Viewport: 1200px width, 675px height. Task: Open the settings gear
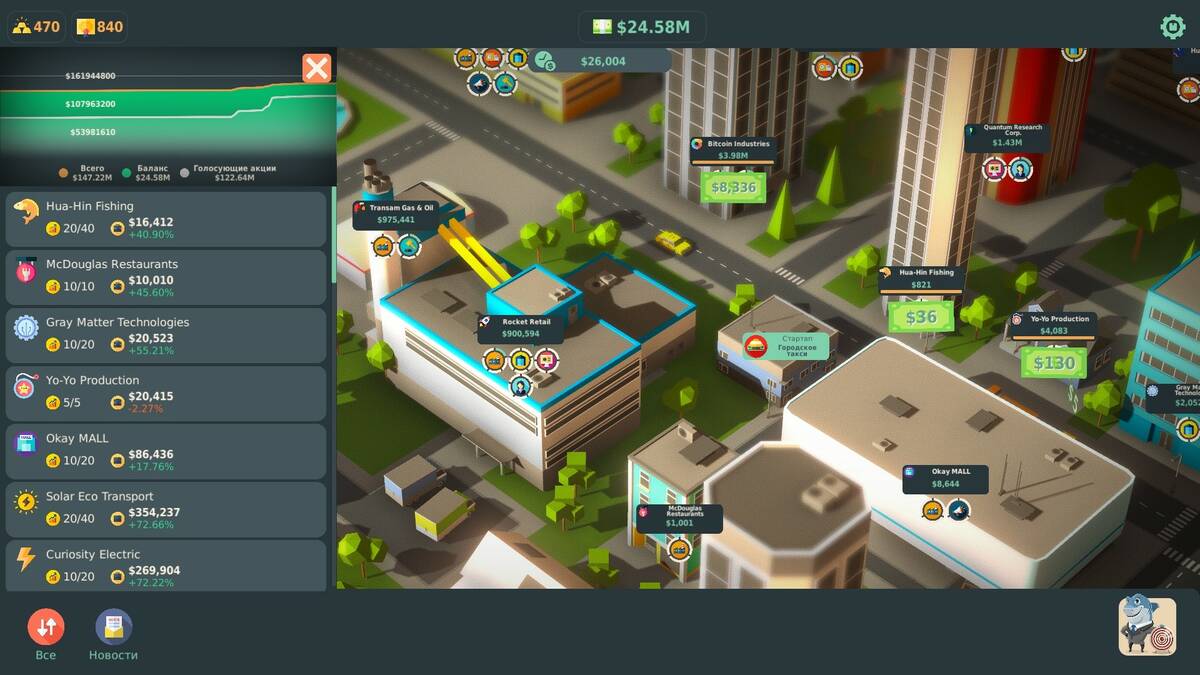(x=1172, y=27)
